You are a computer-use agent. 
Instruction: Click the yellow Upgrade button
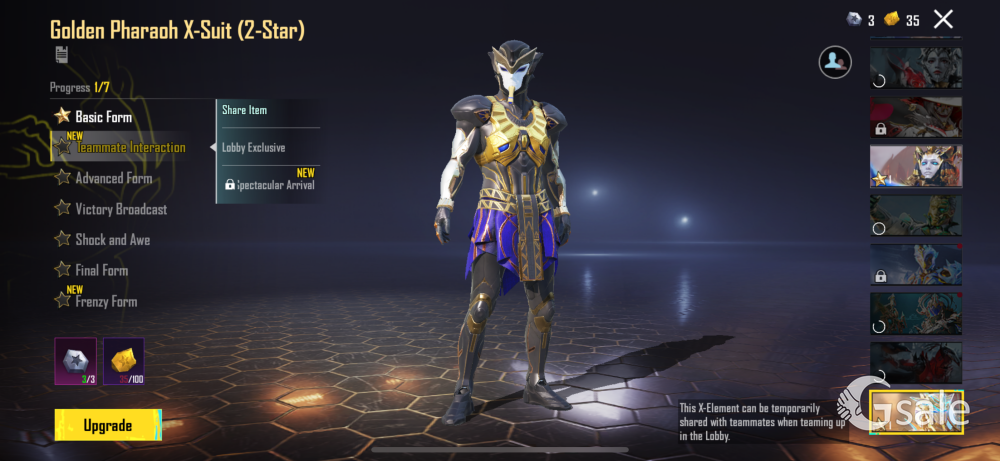pyautogui.click(x=107, y=425)
